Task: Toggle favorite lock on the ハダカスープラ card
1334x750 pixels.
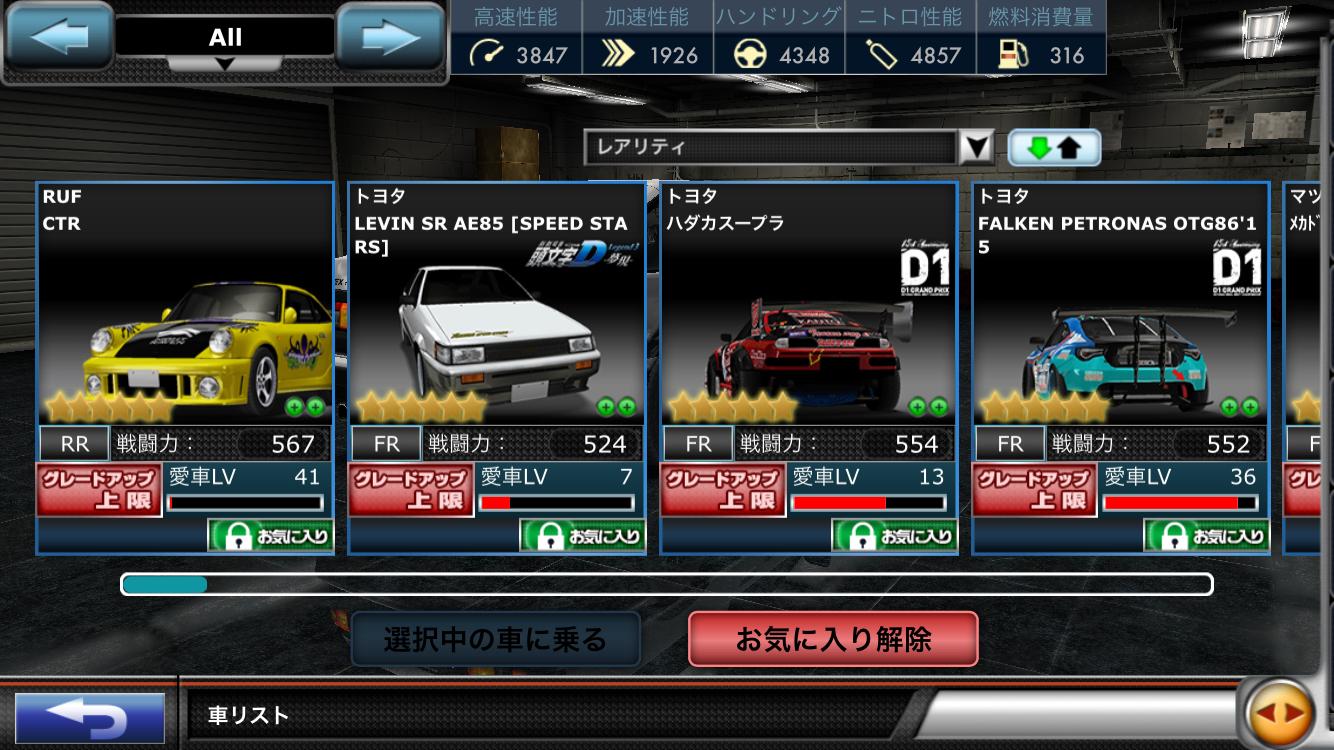Action: click(860, 535)
